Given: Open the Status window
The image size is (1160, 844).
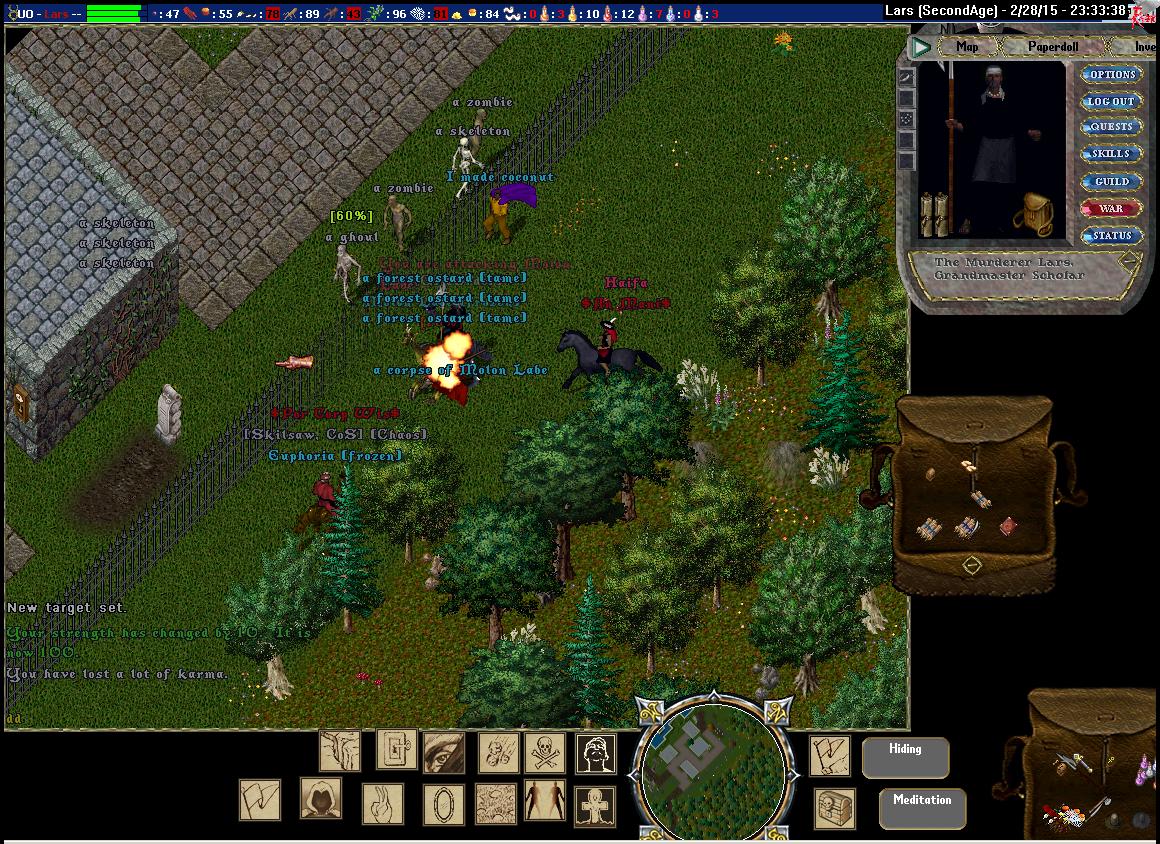Looking at the screenshot, I should 1112,236.
